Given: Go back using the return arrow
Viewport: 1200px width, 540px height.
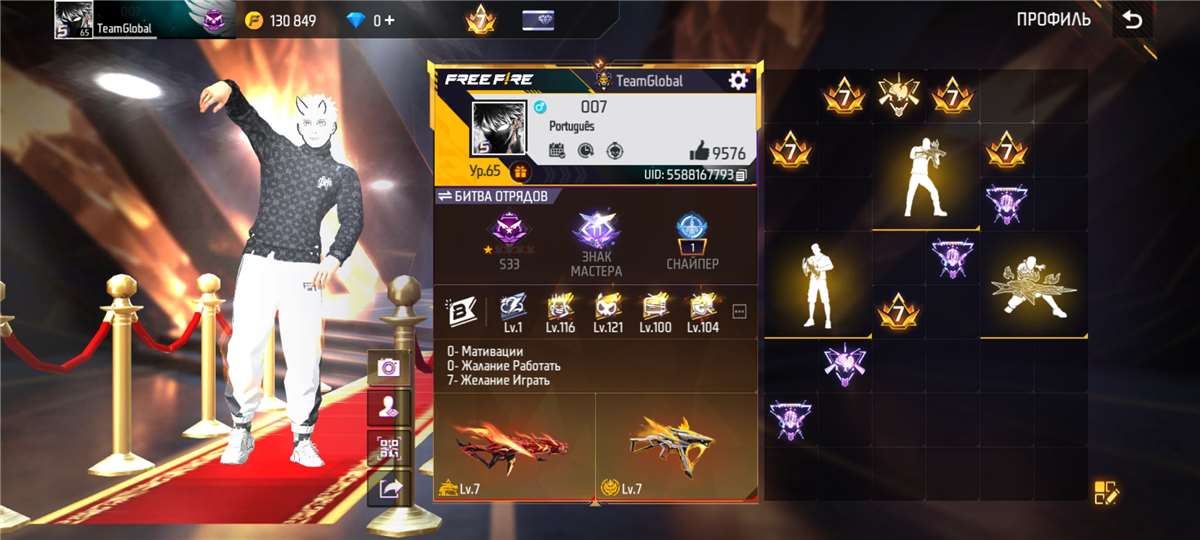Looking at the screenshot, I should pyautogui.click(x=1132, y=20).
